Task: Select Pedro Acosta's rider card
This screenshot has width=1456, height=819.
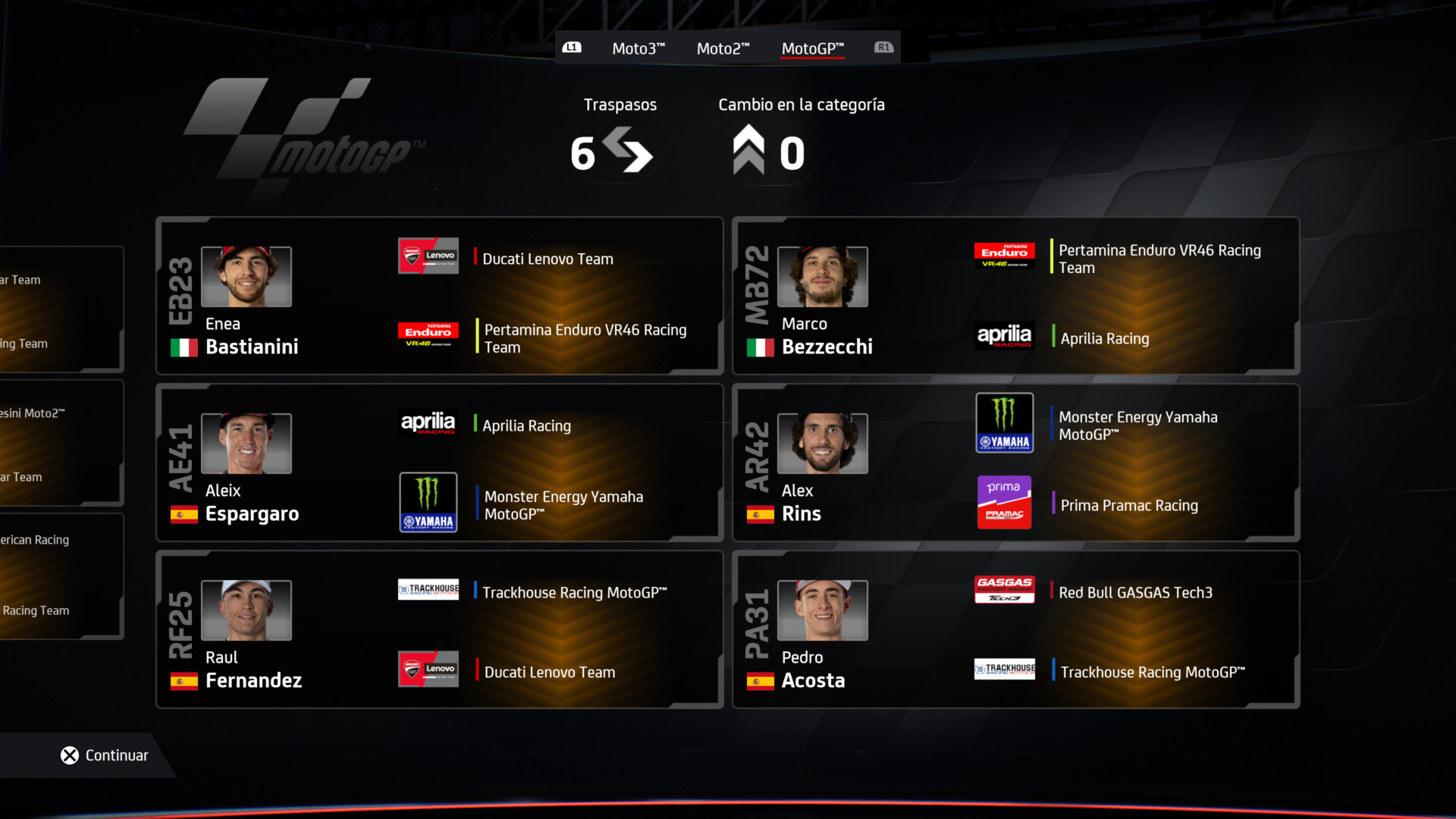Action: [1016, 629]
